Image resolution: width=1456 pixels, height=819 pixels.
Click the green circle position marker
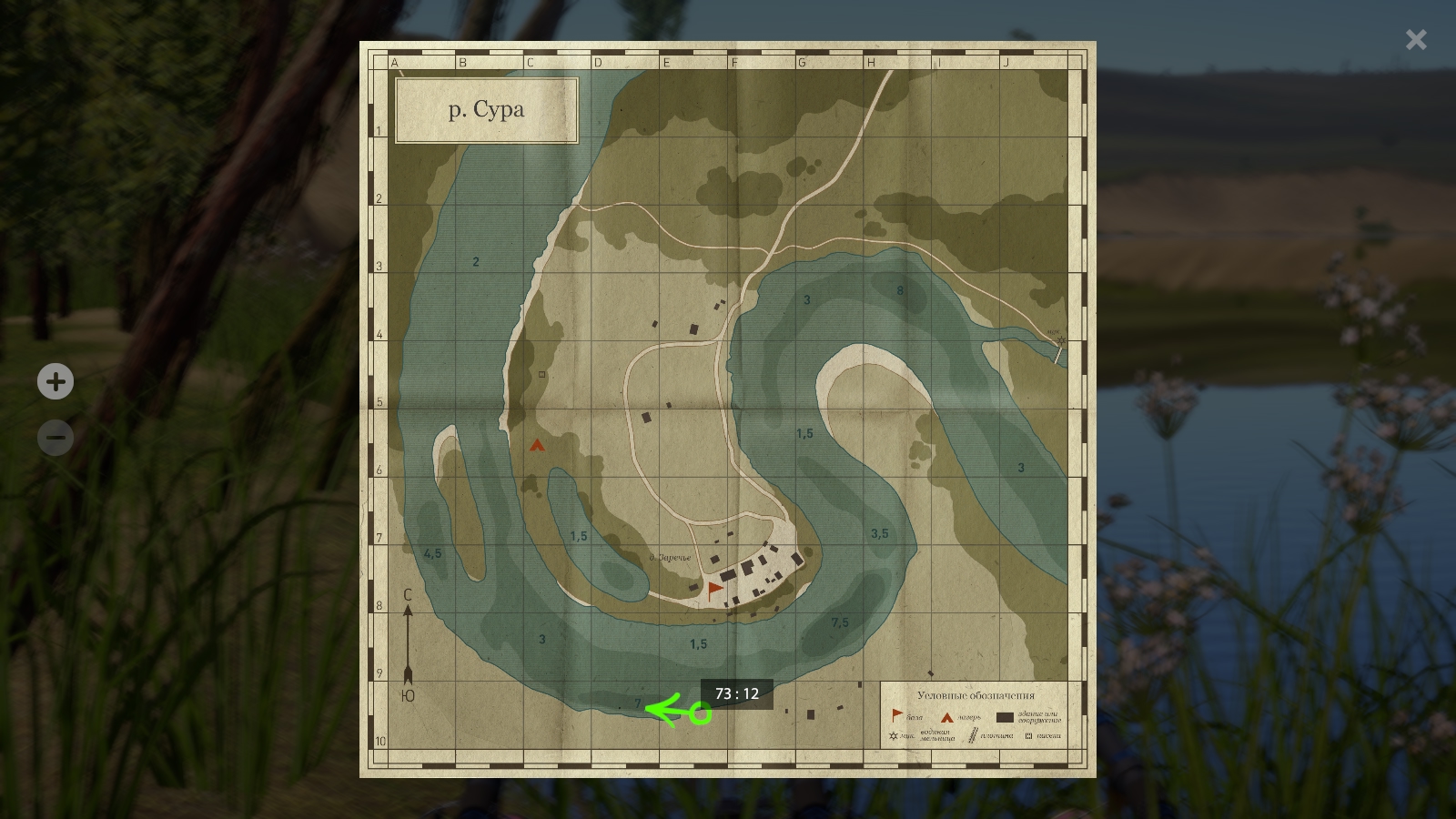pos(700,713)
